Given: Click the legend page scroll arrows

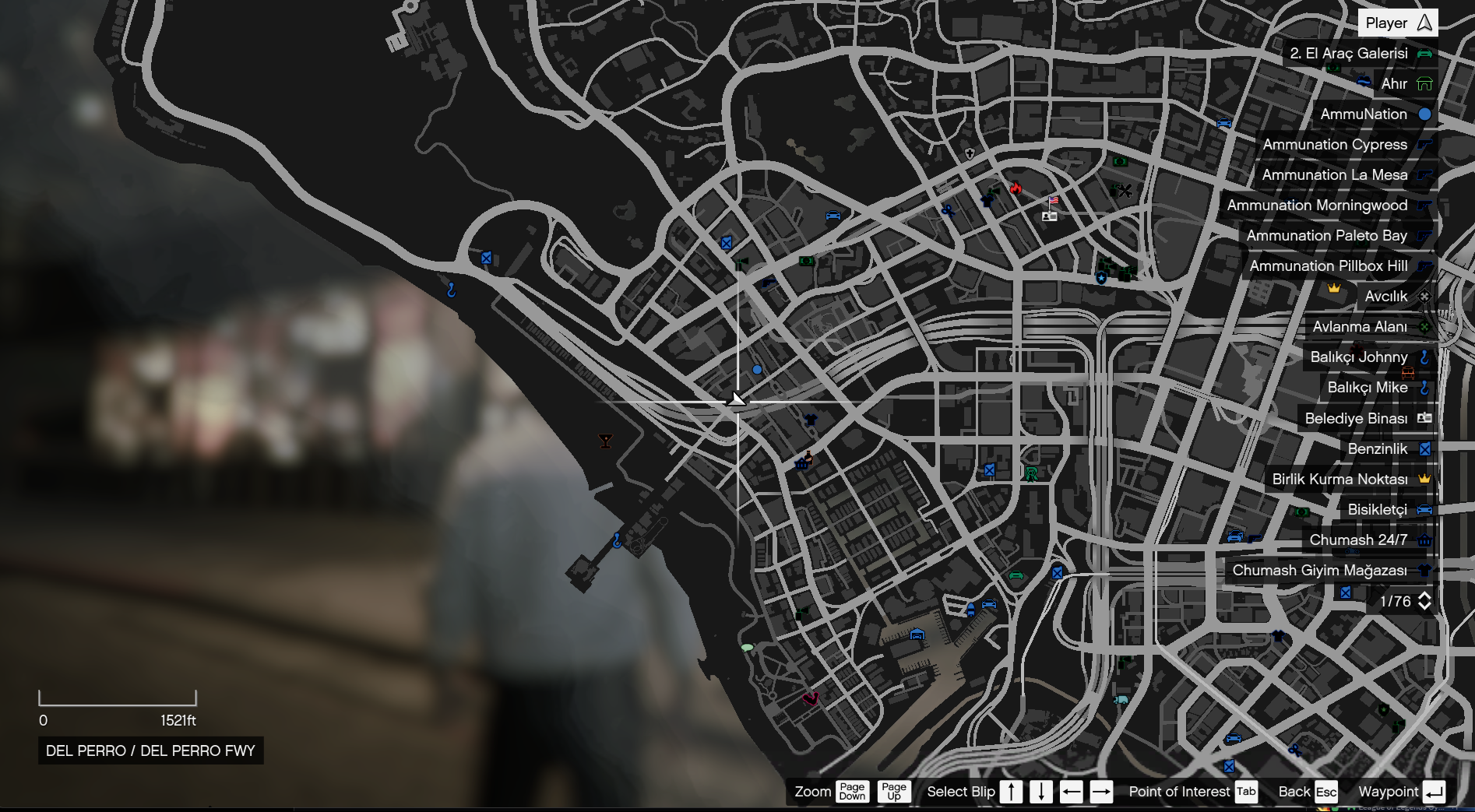Looking at the screenshot, I should pyautogui.click(x=1424, y=601).
